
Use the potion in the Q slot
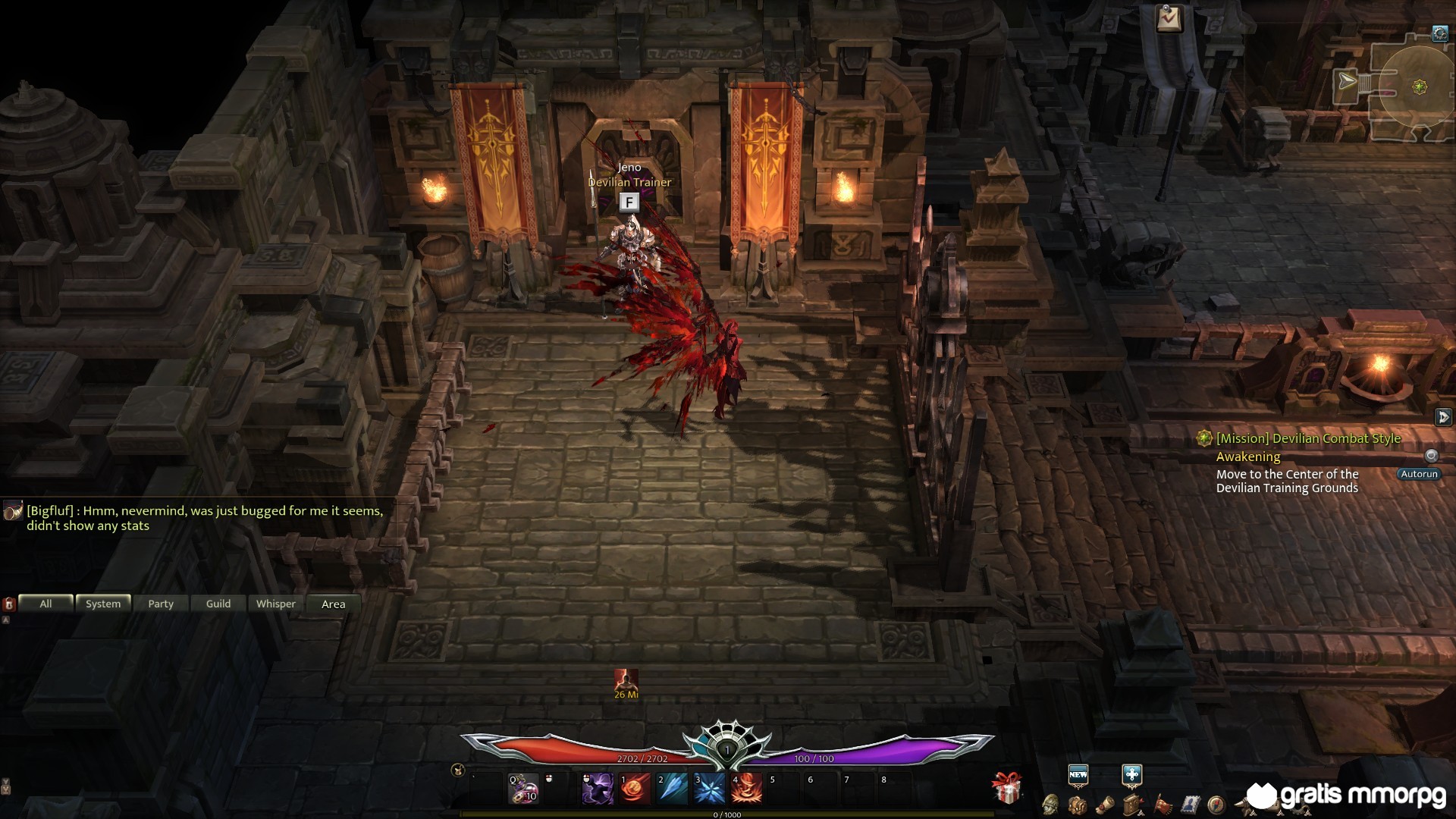coord(523,789)
